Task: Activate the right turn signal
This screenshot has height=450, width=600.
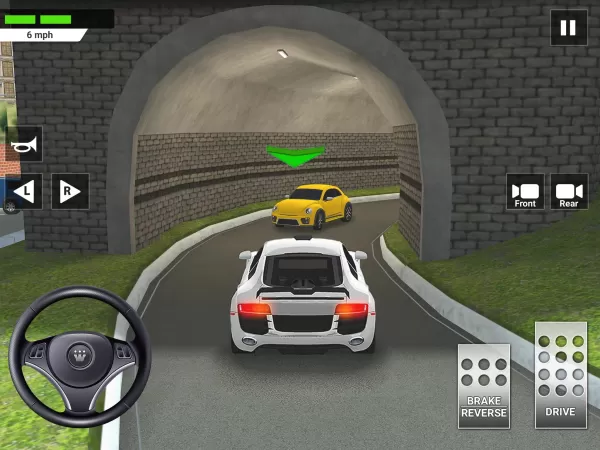Action: pos(70,190)
